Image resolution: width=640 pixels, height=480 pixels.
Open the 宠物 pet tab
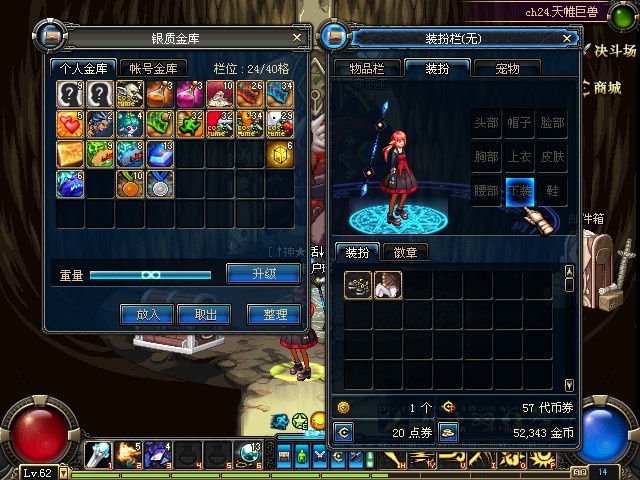click(x=507, y=69)
